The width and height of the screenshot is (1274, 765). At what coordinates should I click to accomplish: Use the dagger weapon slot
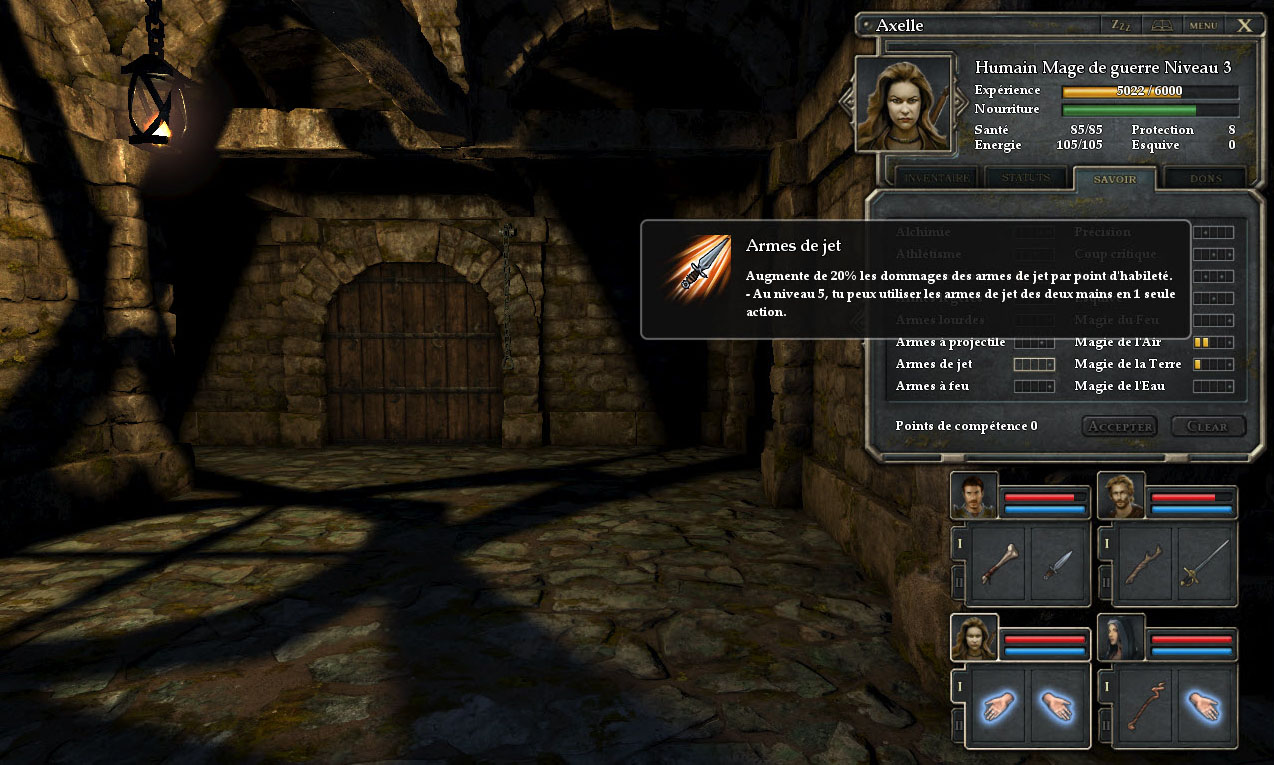tap(1057, 565)
